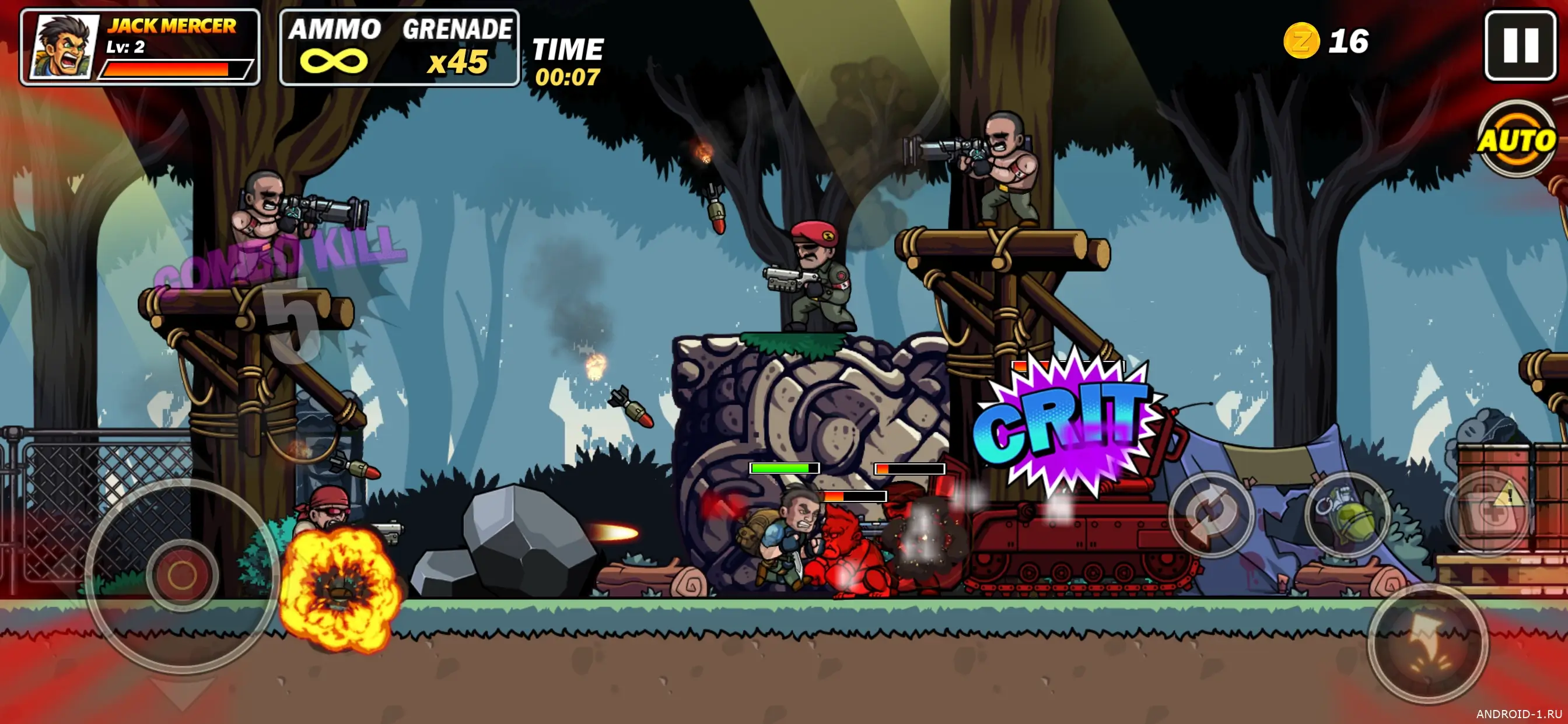Image resolution: width=1568 pixels, height=724 pixels.
Task: Tap the jump arrow button
Action: [1427, 644]
